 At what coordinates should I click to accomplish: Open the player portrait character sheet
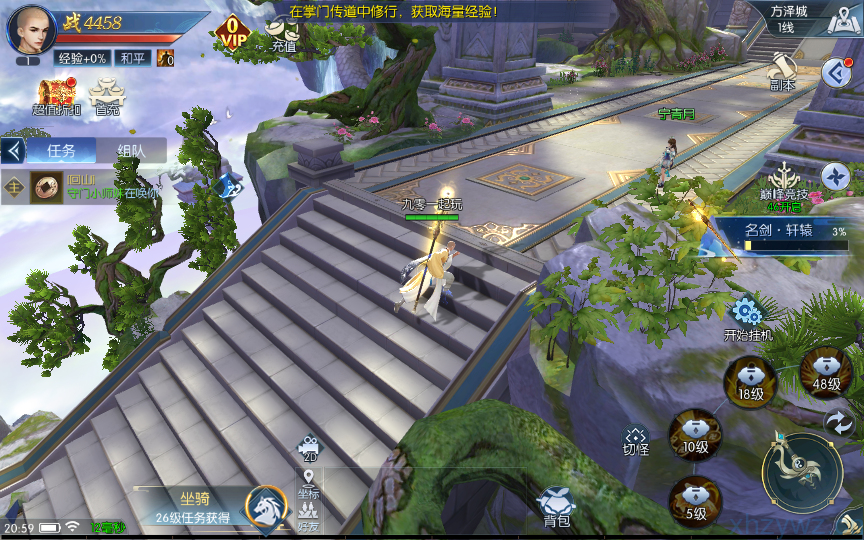coord(31,32)
